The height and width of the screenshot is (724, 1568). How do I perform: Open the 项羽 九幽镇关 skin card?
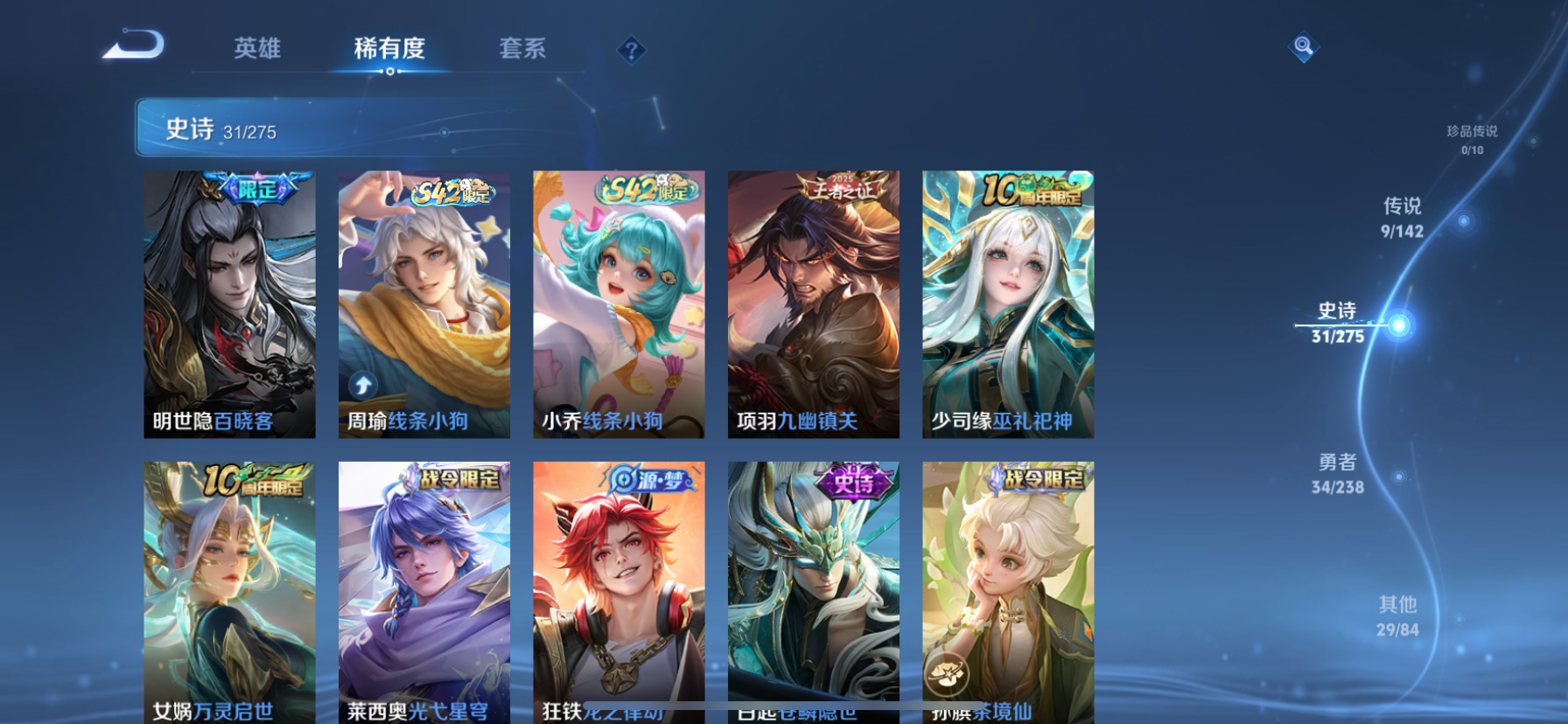[814, 303]
